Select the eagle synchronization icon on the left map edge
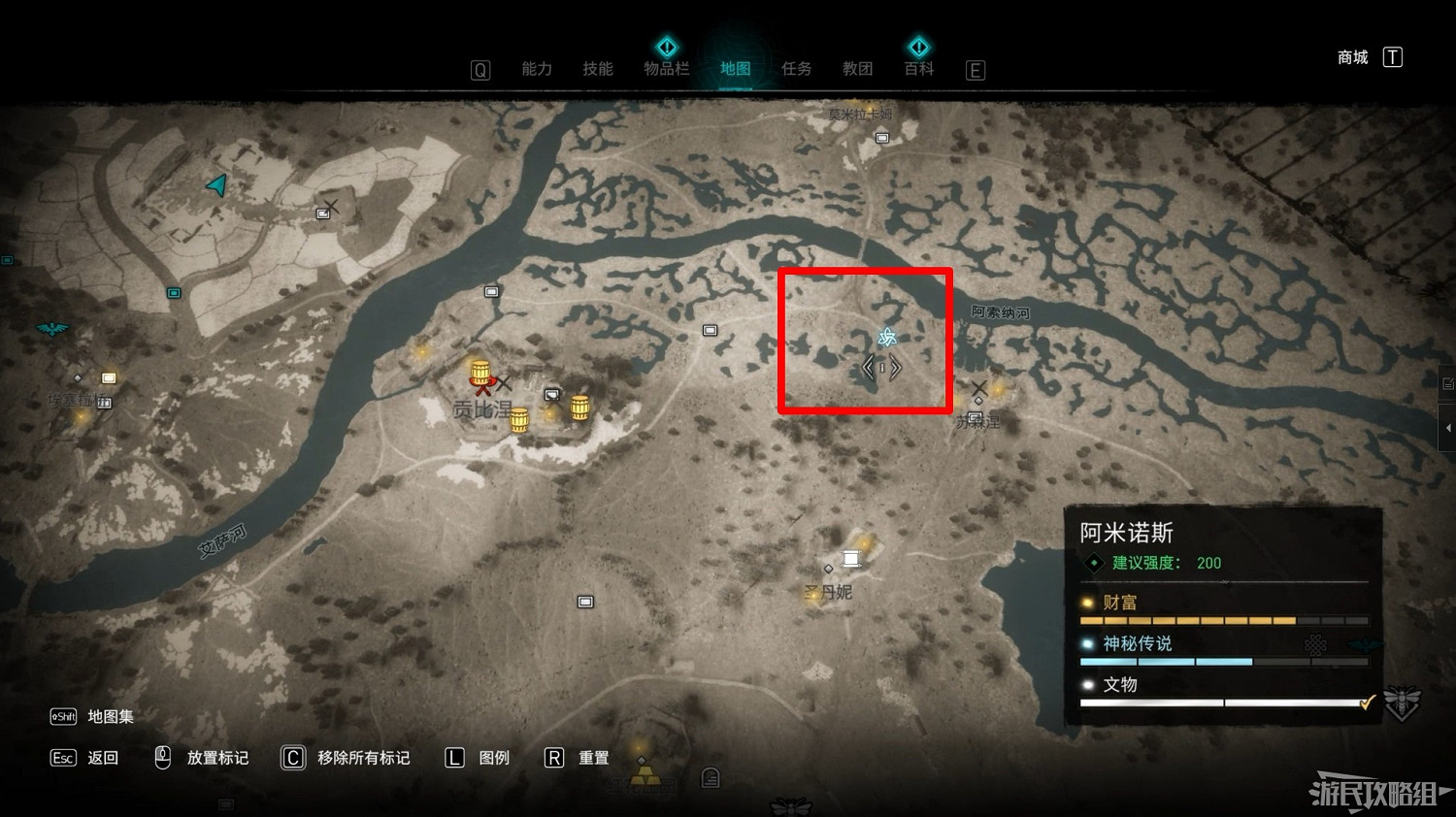1456x817 pixels. point(50,330)
